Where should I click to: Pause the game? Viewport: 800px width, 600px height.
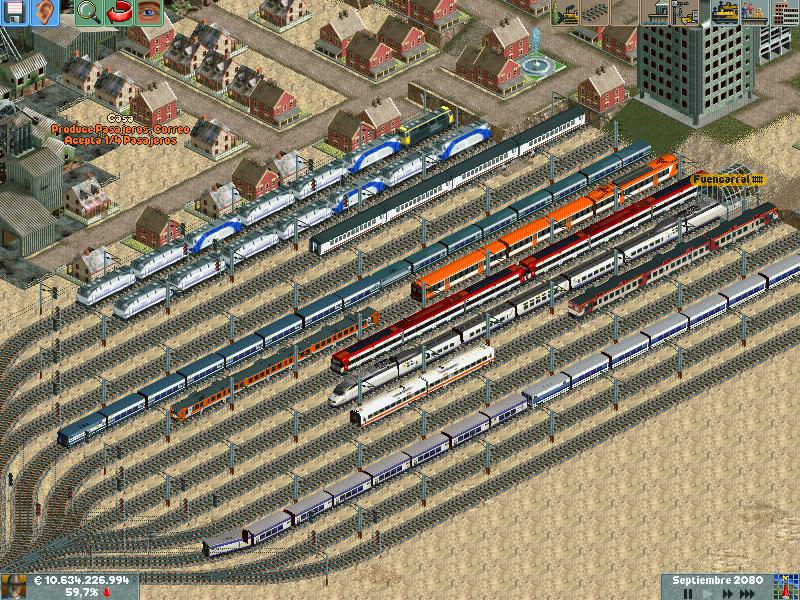687,593
